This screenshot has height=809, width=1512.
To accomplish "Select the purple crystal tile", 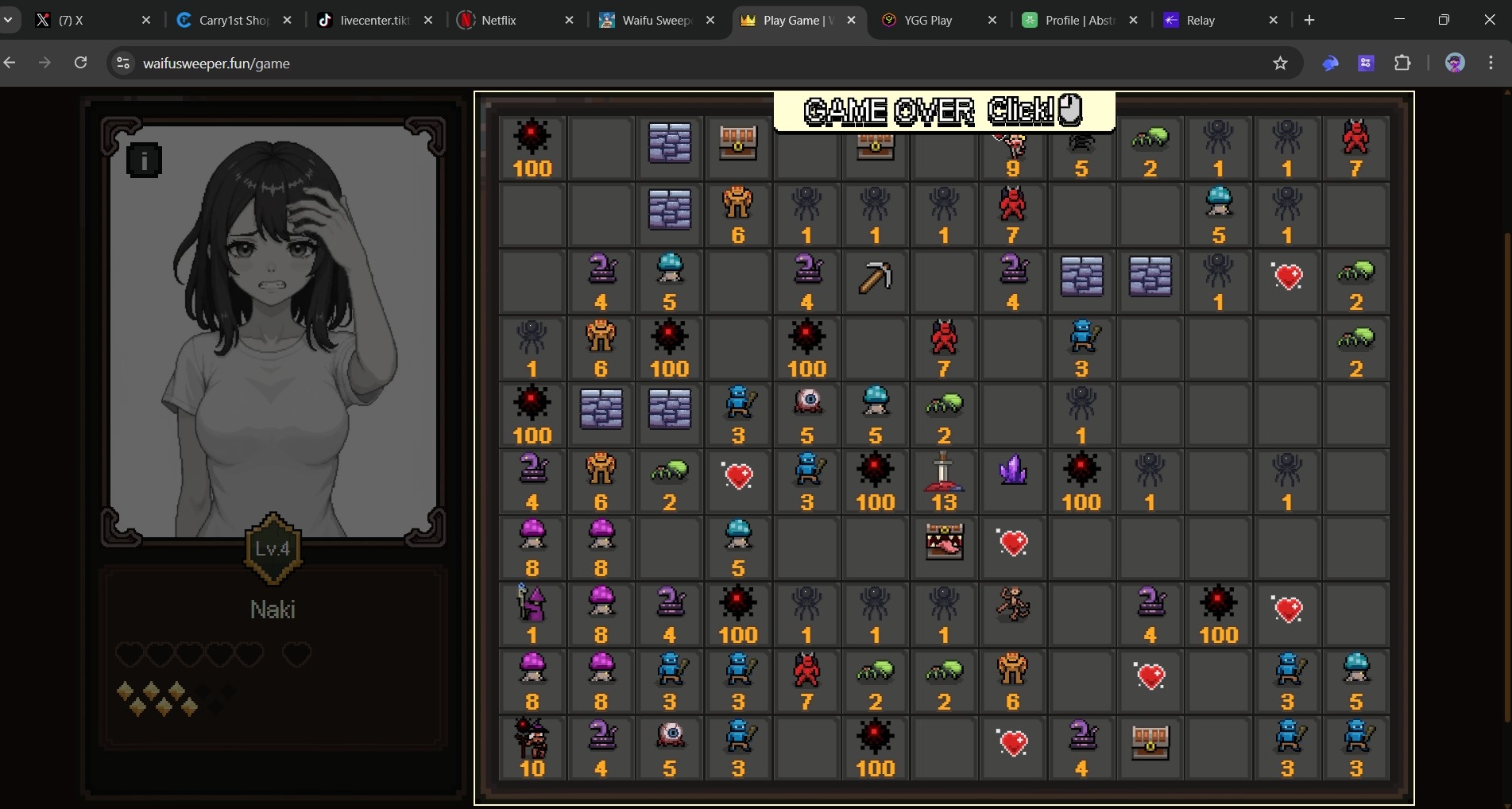I will pos(1012,481).
